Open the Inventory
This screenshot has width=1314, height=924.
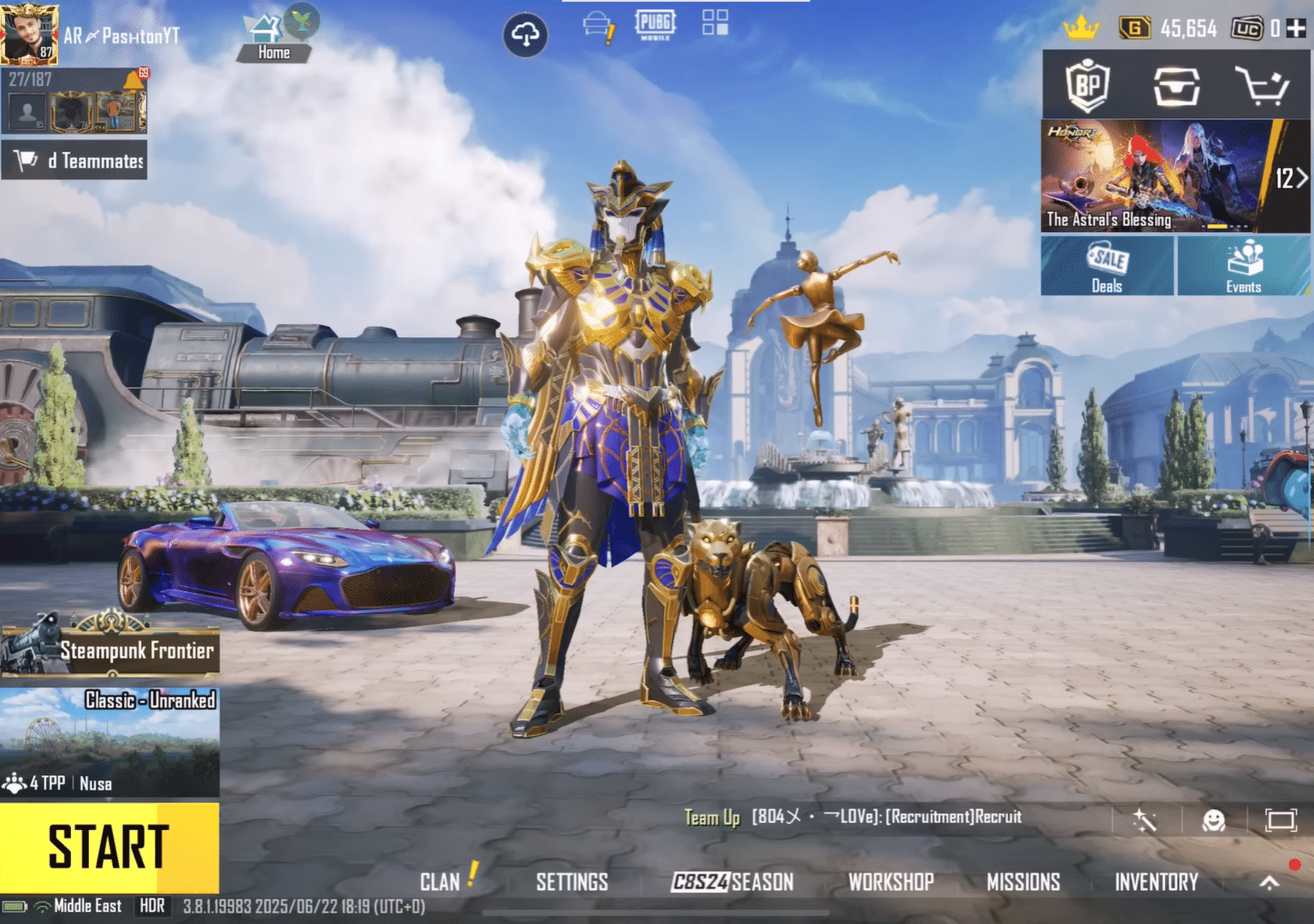[x=1156, y=882]
